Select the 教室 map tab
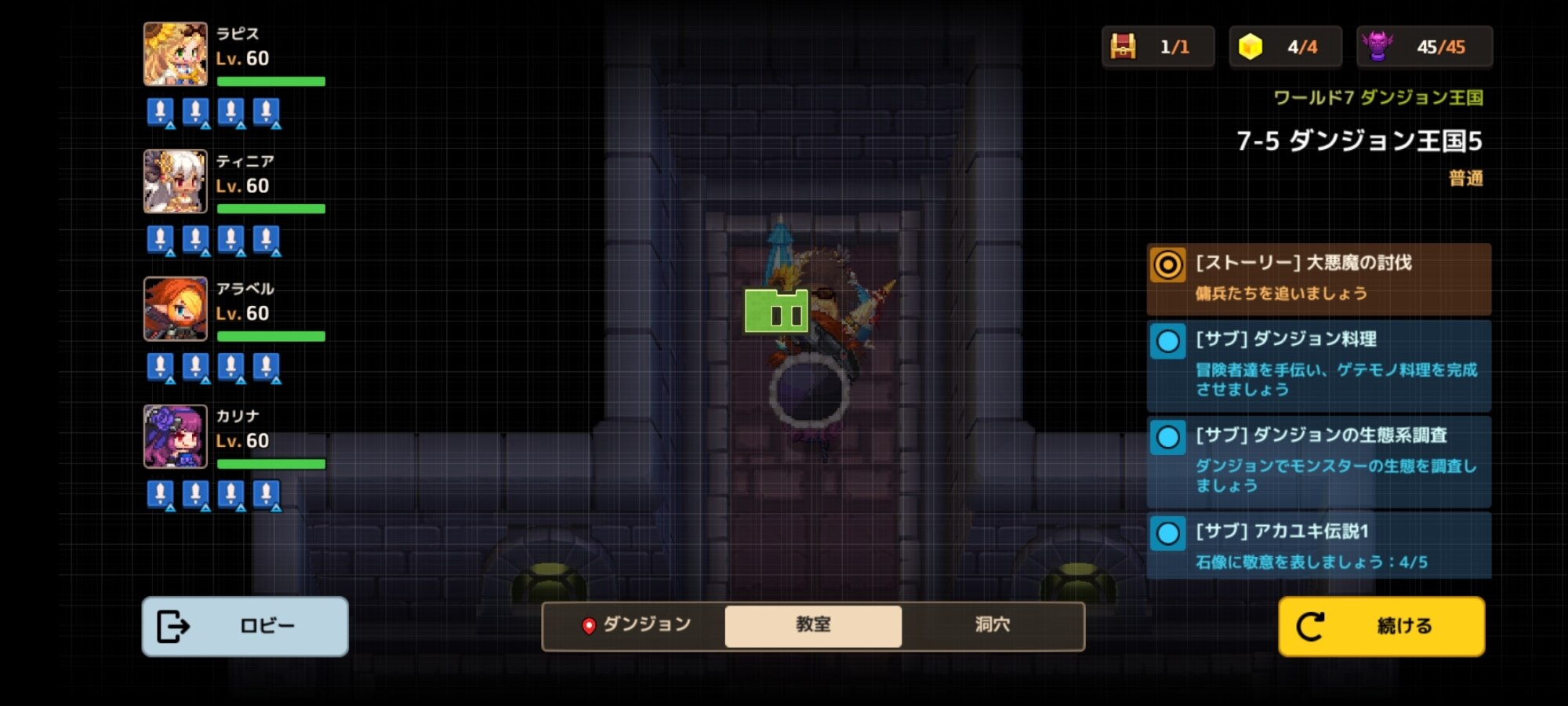Image resolution: width=1568 pixels, height=706 pixels. 813,625
